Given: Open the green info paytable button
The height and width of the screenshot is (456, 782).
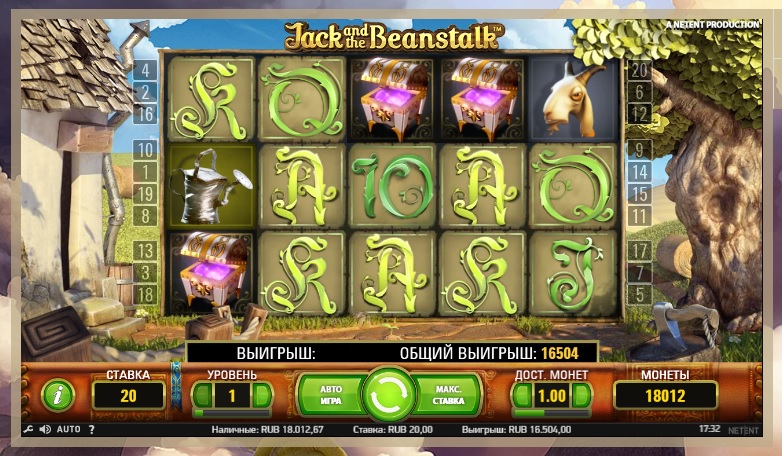Looking at the screenshot, I should click(x=58, y=395).
